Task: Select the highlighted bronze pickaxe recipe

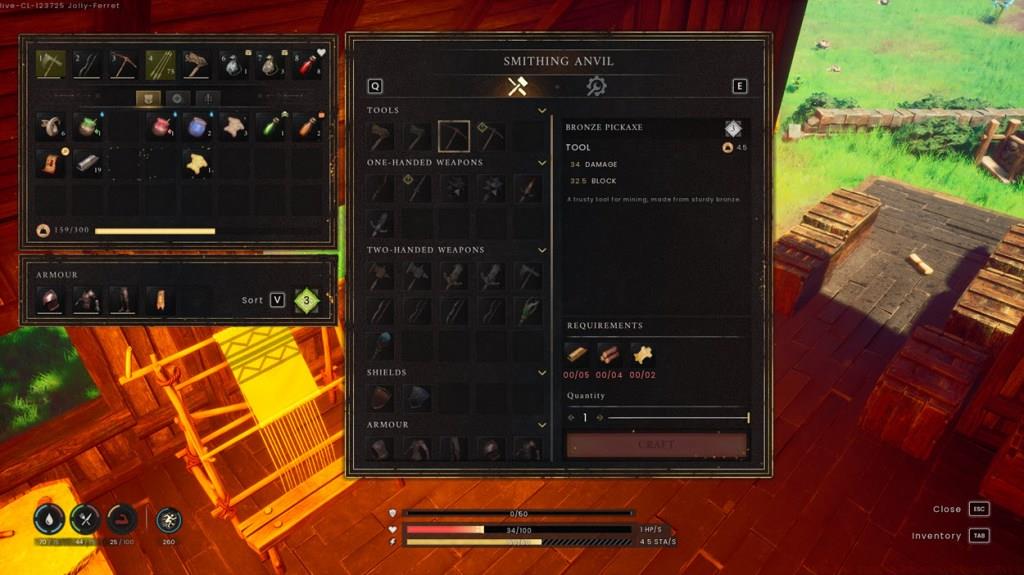Action: click(454, 136)
